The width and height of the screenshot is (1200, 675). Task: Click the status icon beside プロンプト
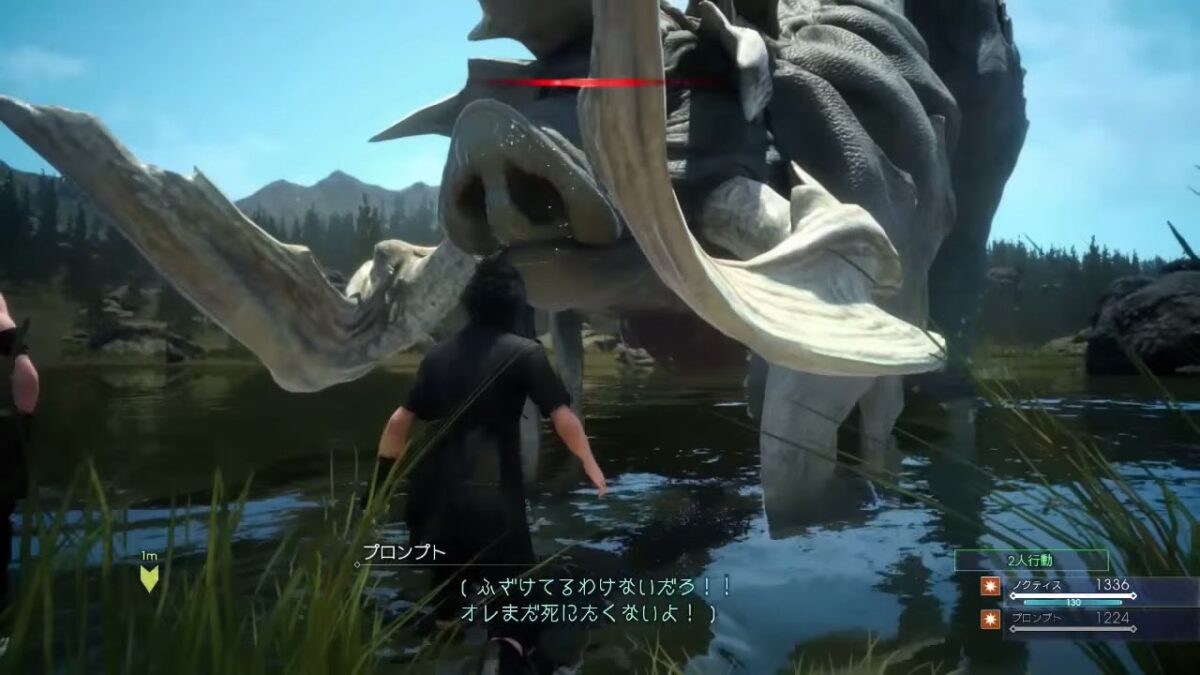point(990,620)
